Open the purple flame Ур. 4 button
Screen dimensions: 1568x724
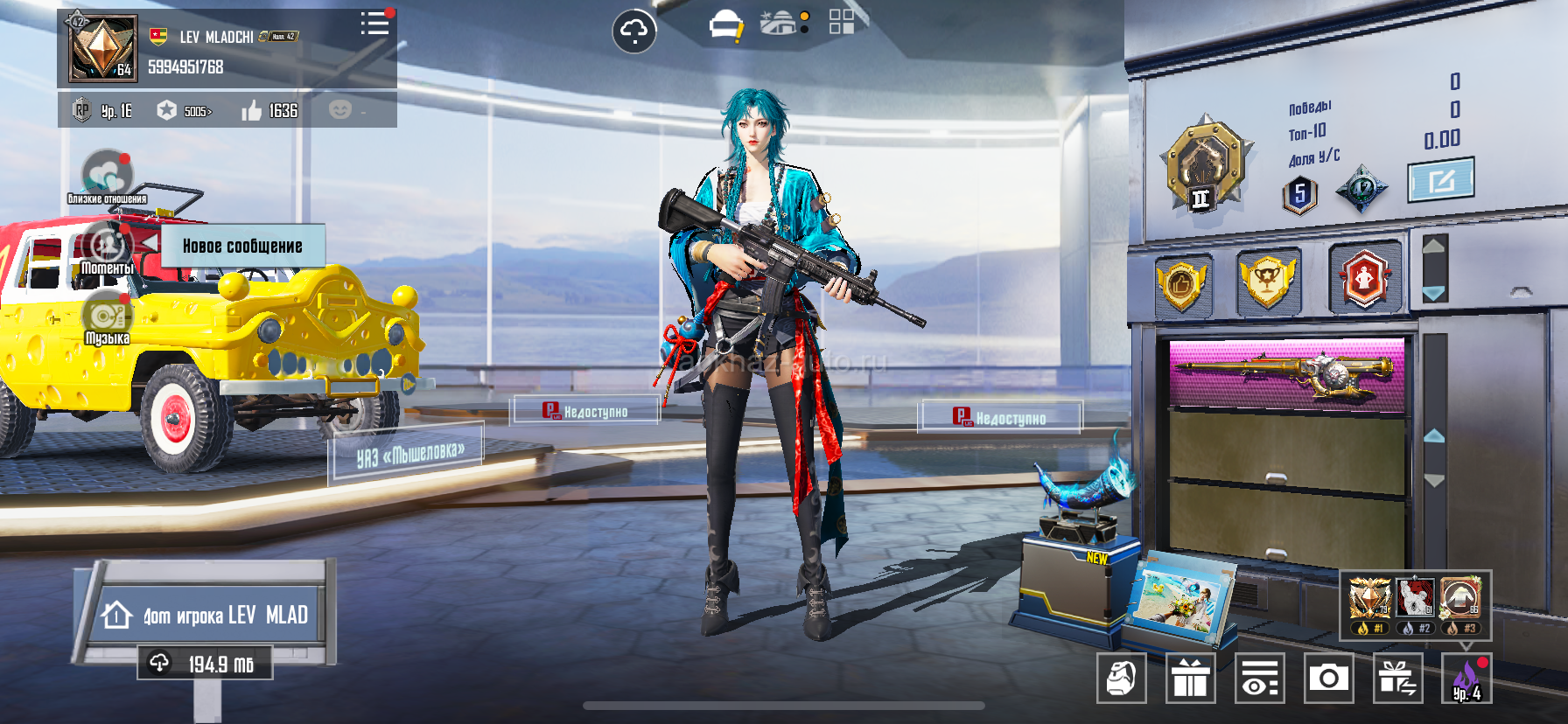click(x=1466, y=678)
